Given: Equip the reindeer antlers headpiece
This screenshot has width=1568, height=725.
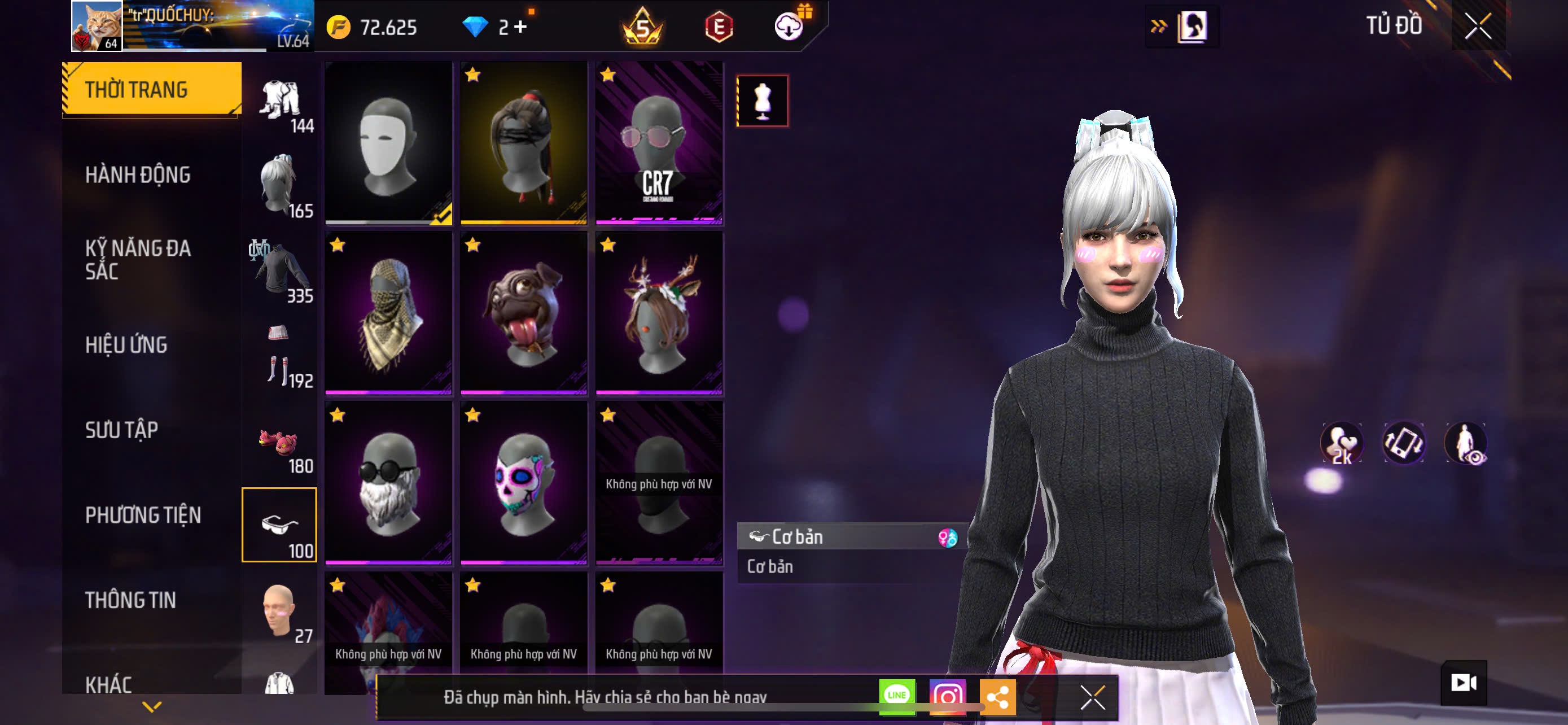Looking at the screenshot, I should coord(659,313).
